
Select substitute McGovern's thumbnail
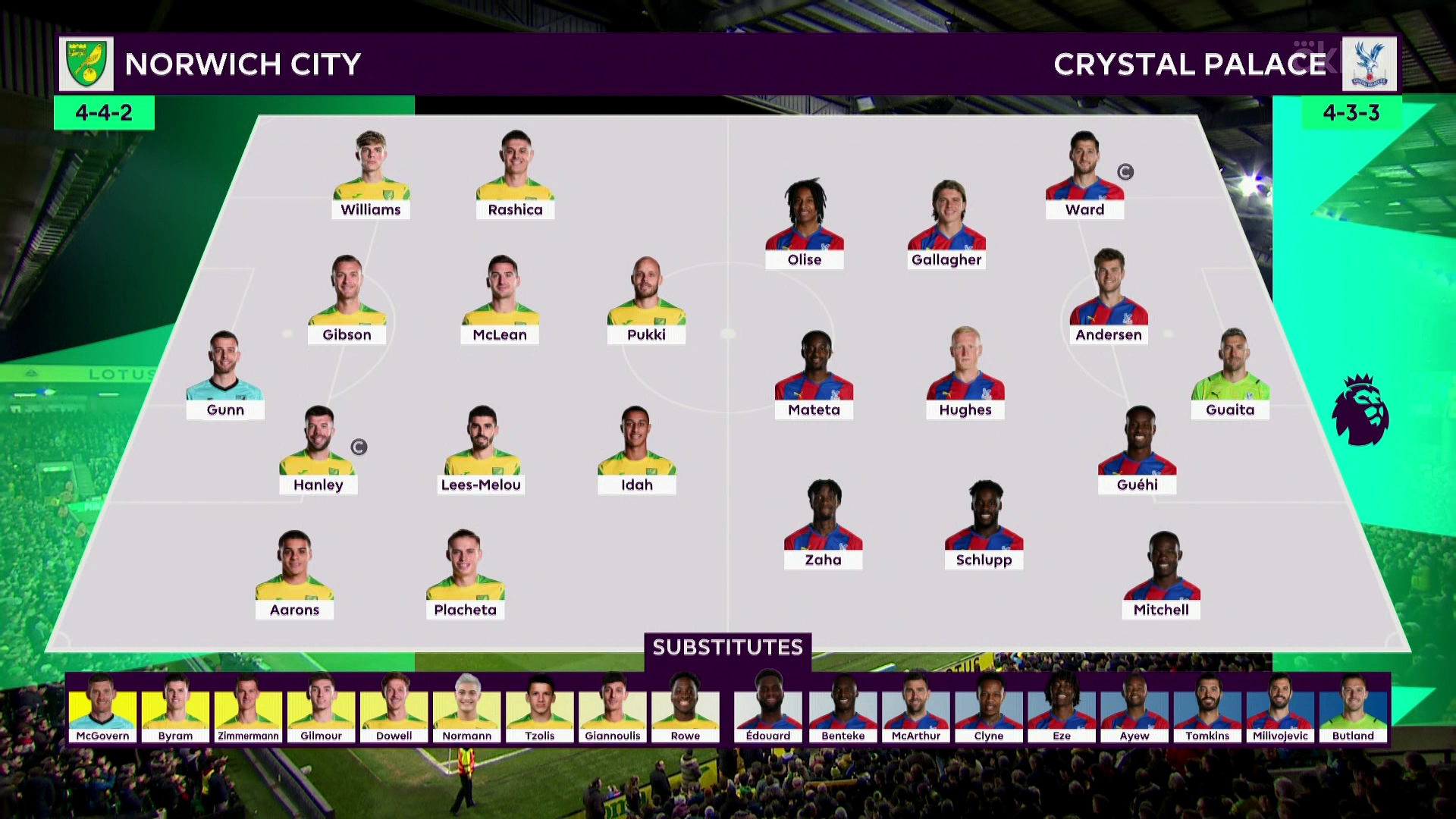[x=102, y=708]
